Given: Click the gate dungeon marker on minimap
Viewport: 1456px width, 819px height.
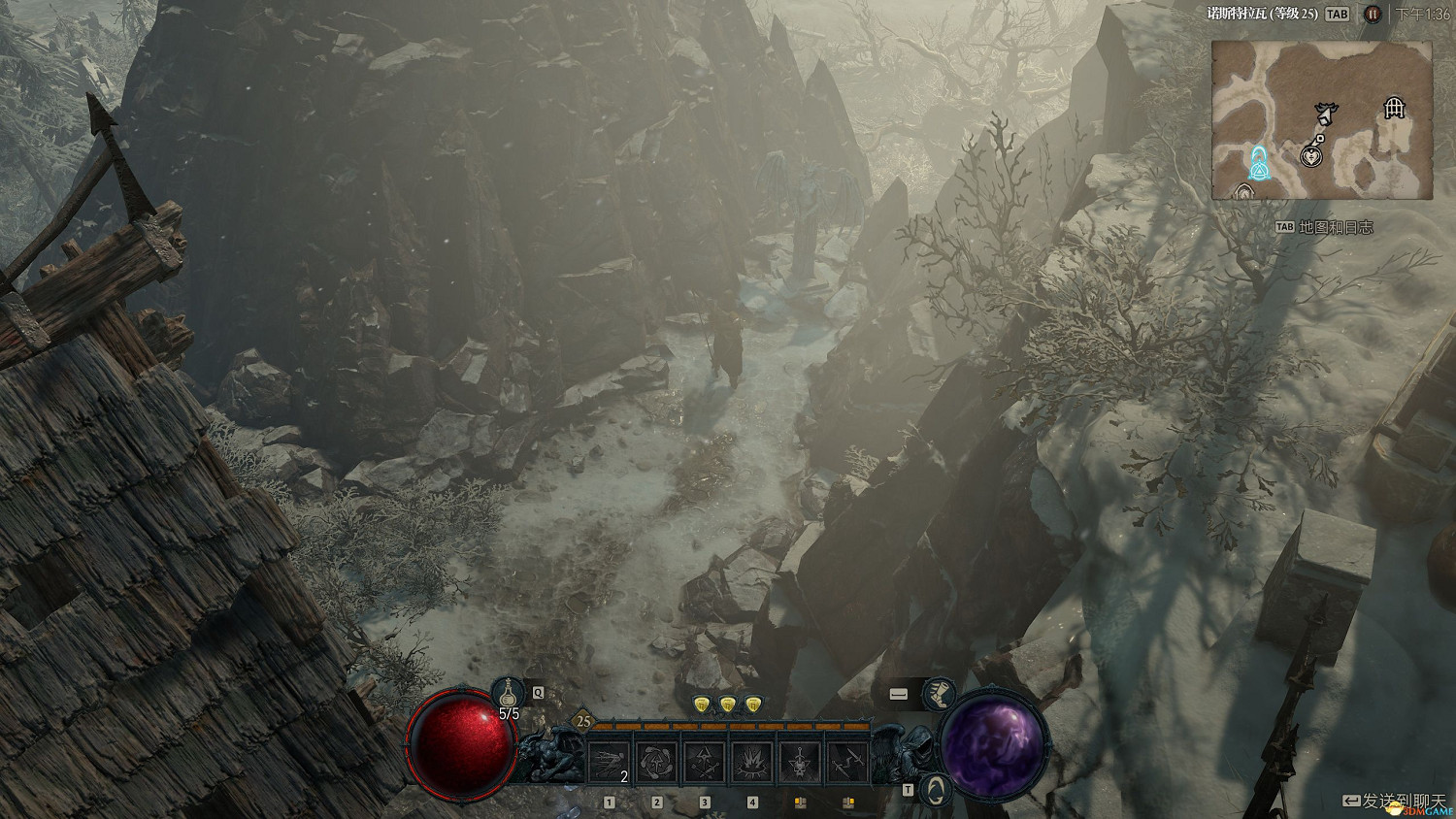Looking at the screenshot, I should [x=1394, y=107].
